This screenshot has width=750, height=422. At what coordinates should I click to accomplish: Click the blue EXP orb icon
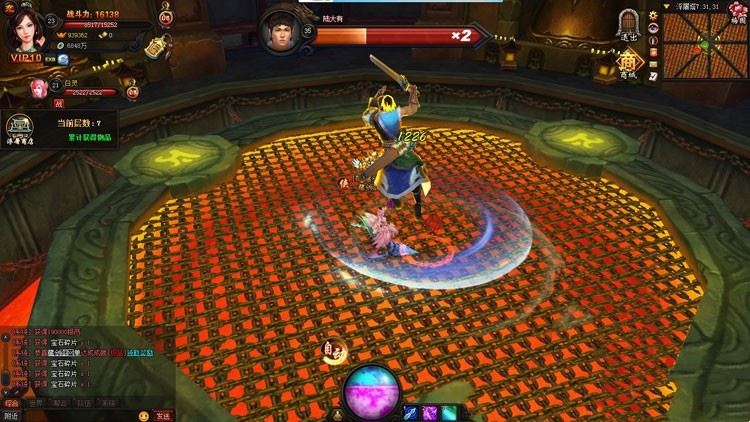click(x=62, y=59)
